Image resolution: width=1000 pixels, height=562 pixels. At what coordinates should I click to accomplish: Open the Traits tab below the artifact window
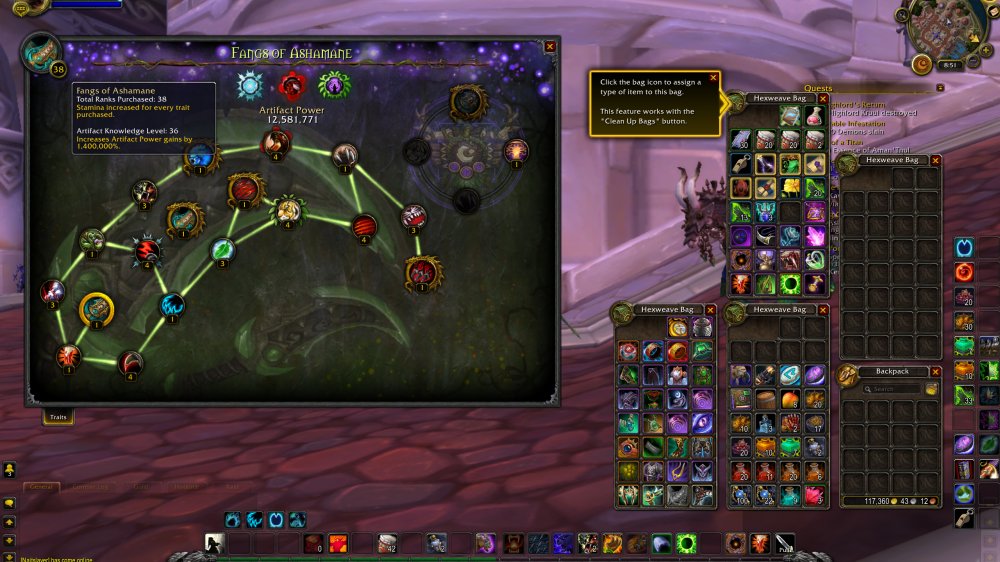(x=58, y=416)
